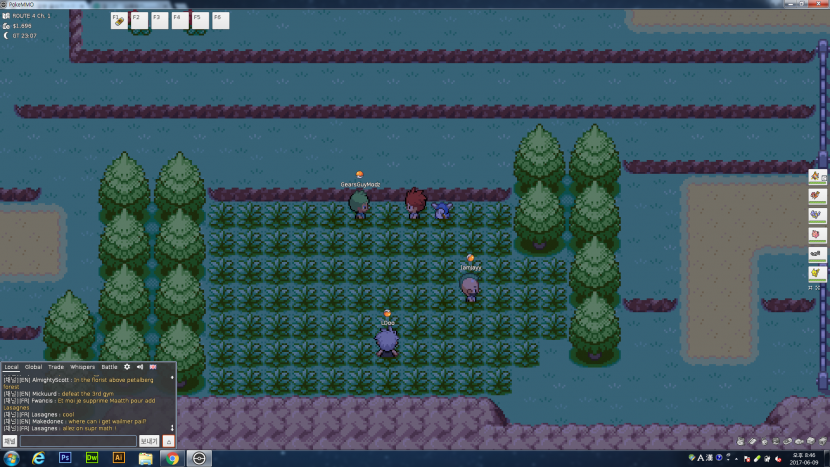The height and width of the screenshot is (467, 830).
Task: Open Chrome from the Windows taskbar
Action: click(172, 457)
